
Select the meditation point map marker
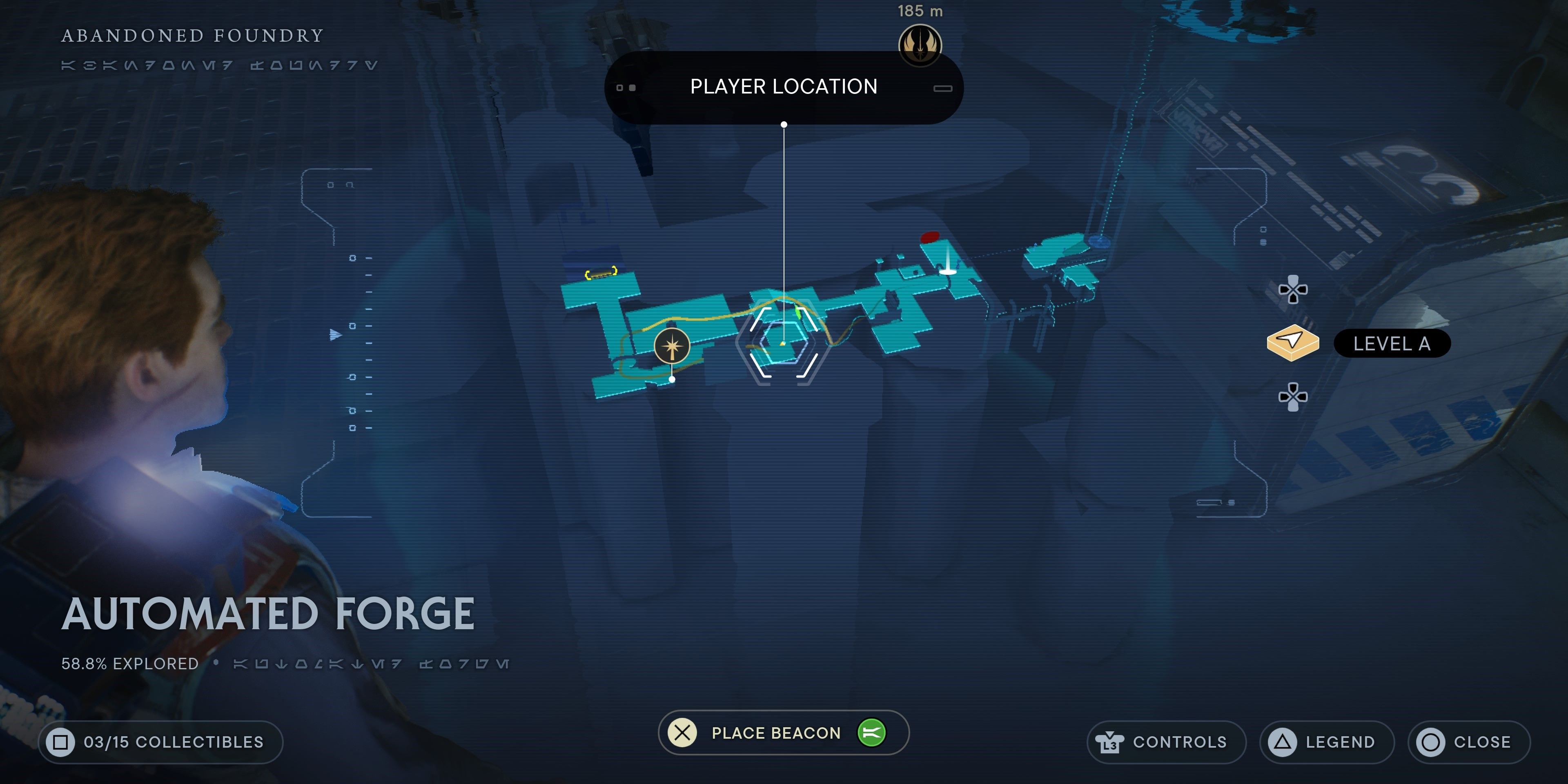(672, 347)
